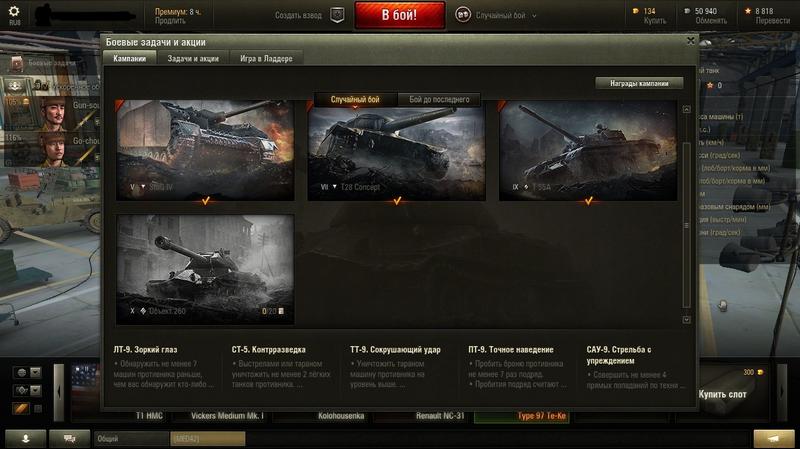Screen dimensions: 800x449
Task: Start battle with the red «В бой!» button
Action: [x=399, y=16]
